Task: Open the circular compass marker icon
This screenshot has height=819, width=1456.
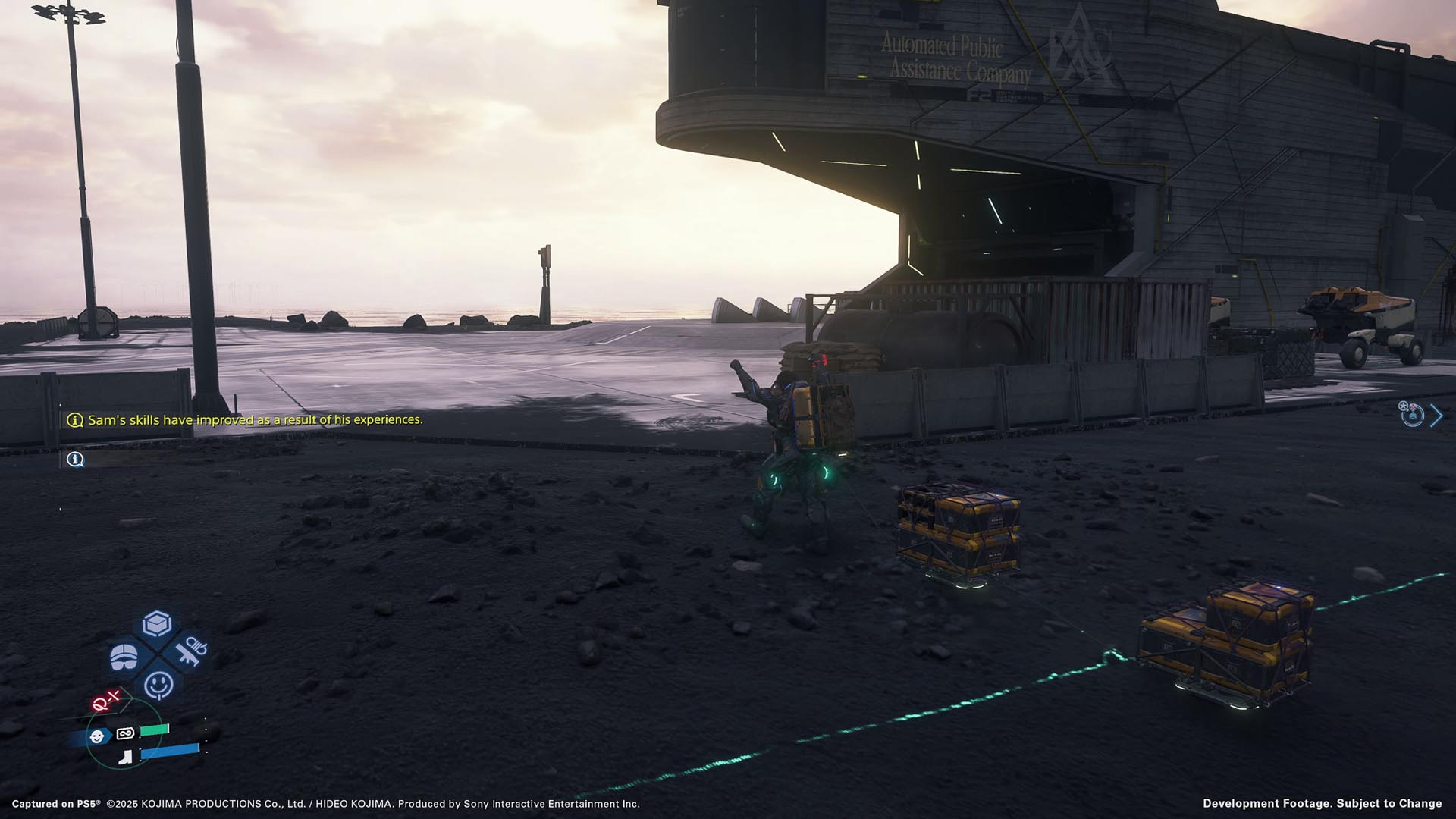Action: [x=1411, y=414]
